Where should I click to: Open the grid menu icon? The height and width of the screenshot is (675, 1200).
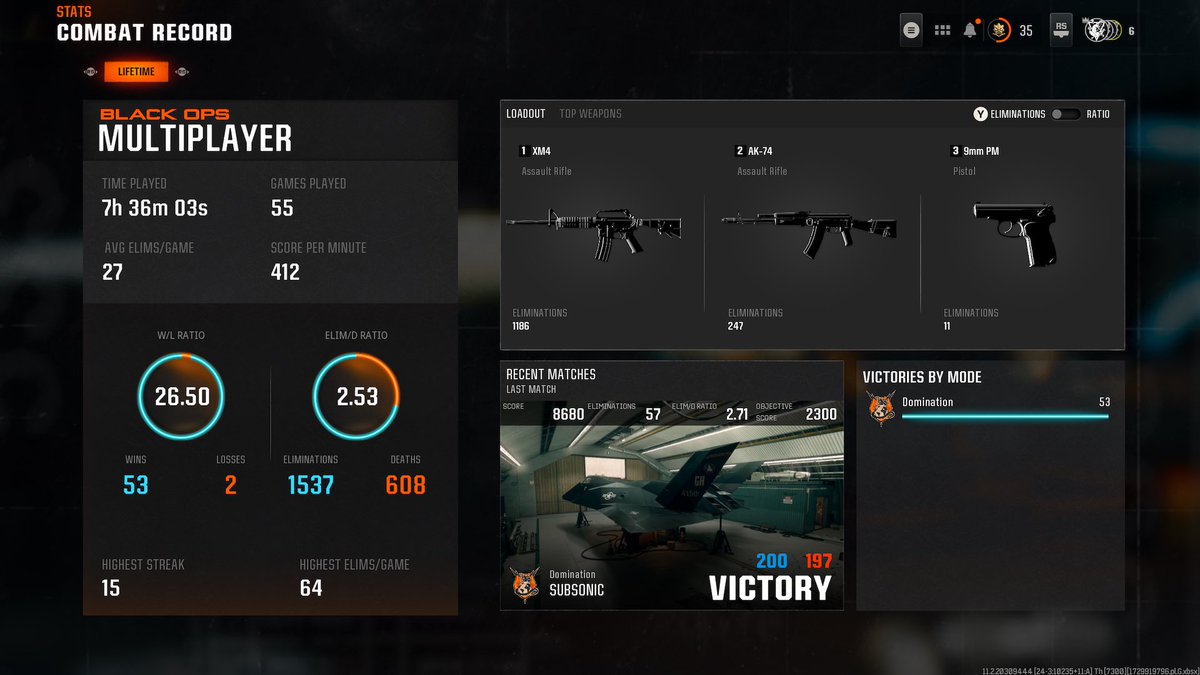(942, 30)
